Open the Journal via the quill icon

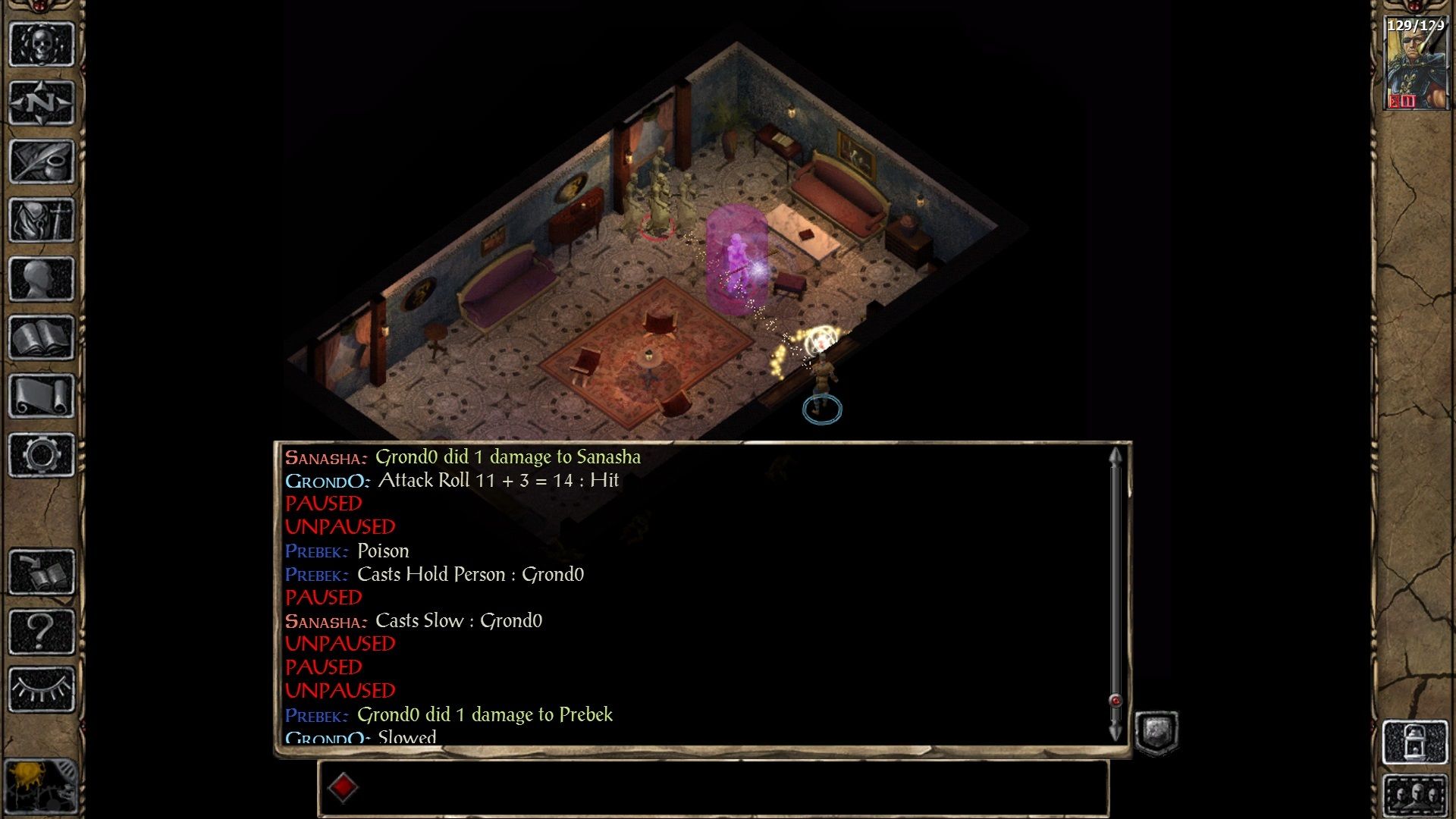[42, 161]
